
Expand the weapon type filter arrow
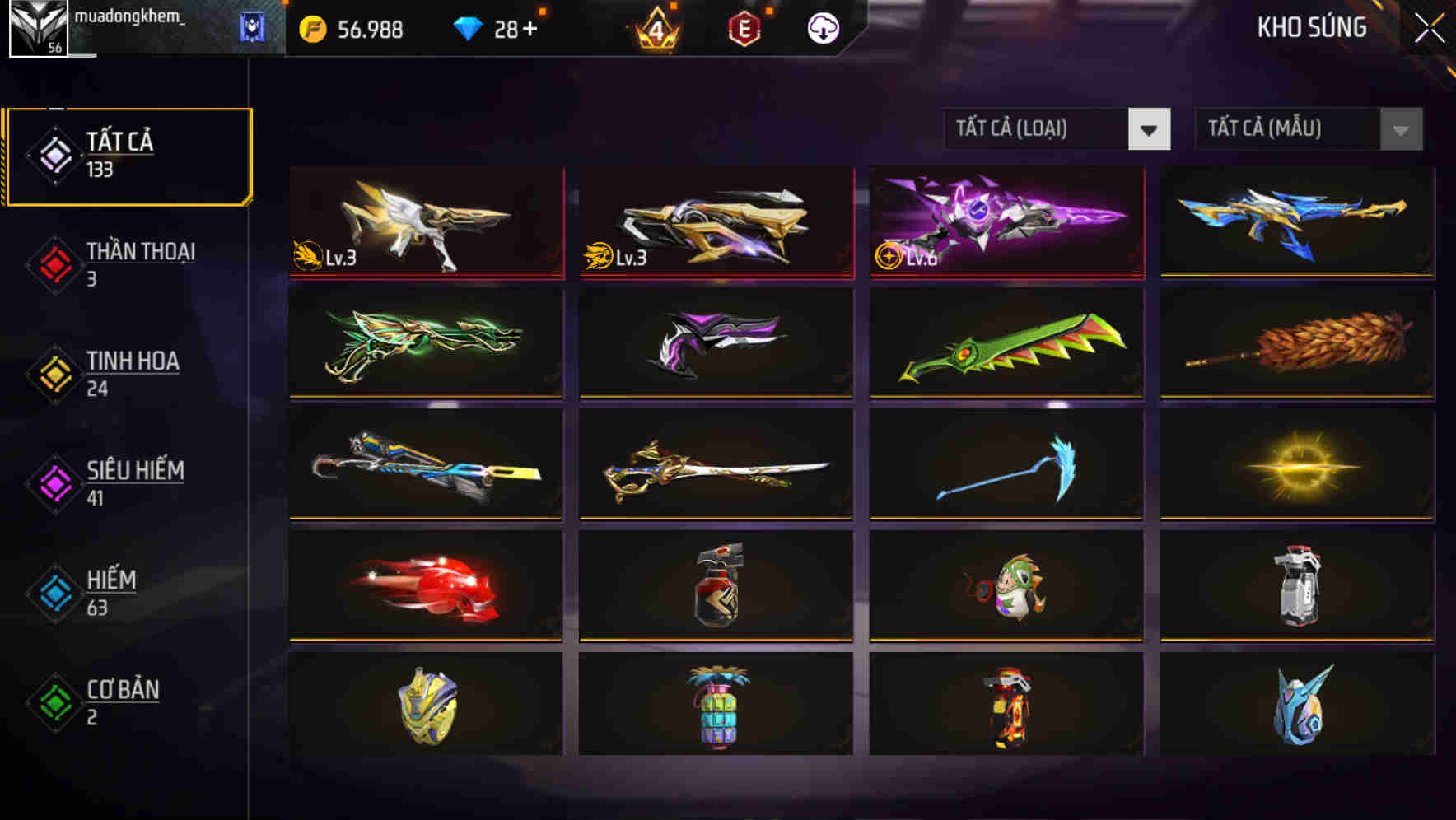(1150, 129)
